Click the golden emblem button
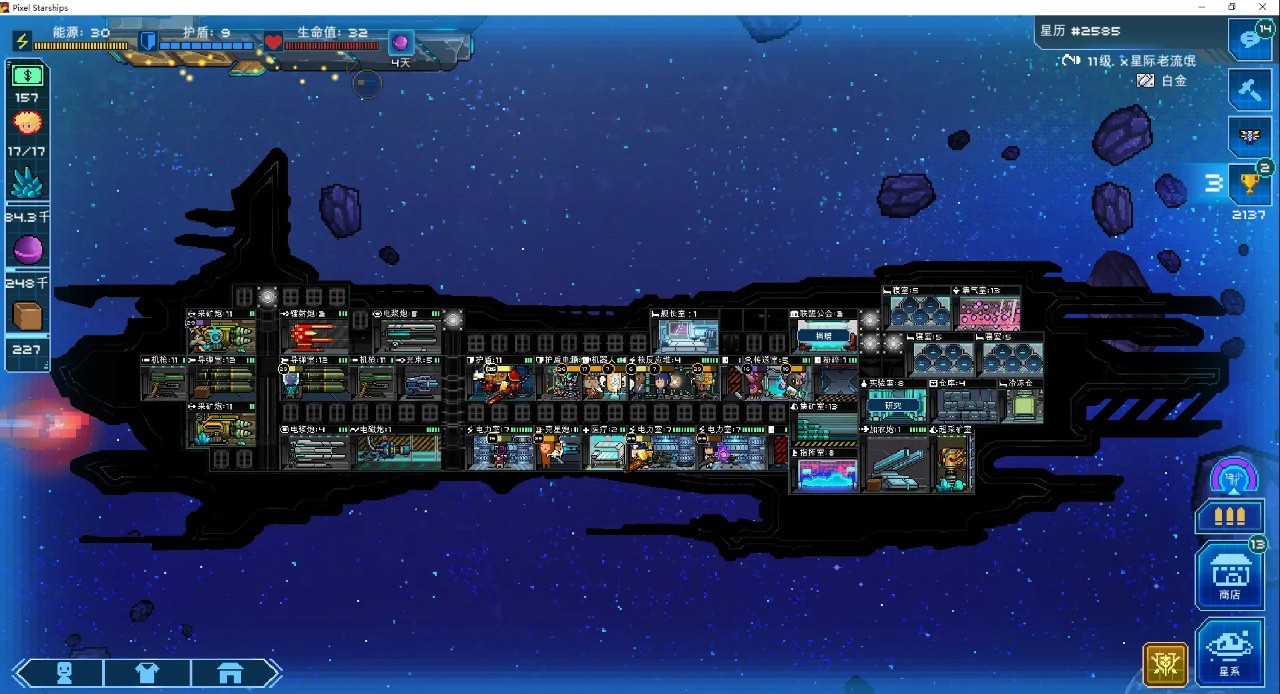This screenshot has height=694, width=1280. (x=1165, y=664)
